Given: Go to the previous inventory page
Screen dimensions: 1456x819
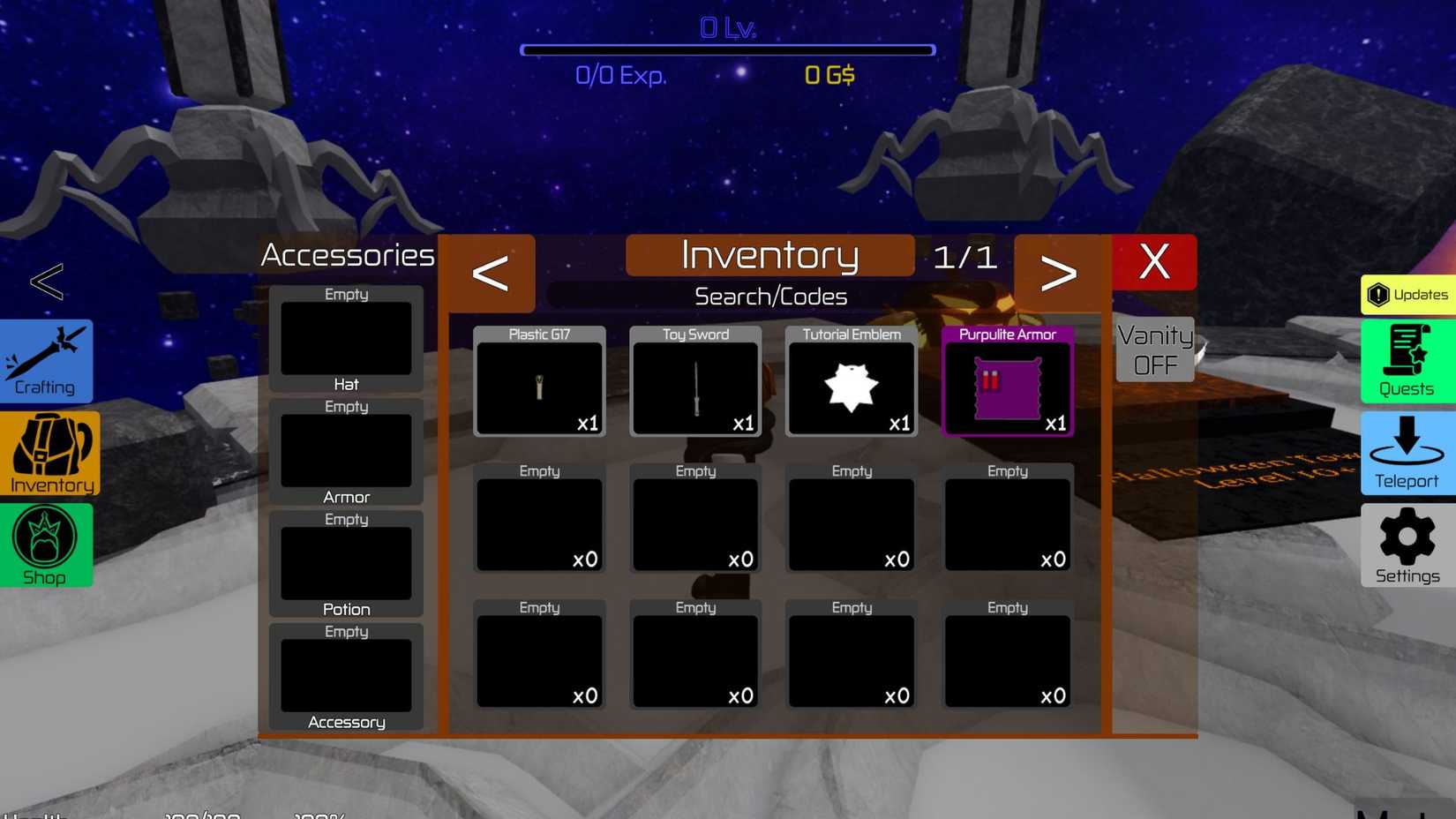Looking at the screenshot, I should coord(491,272).
